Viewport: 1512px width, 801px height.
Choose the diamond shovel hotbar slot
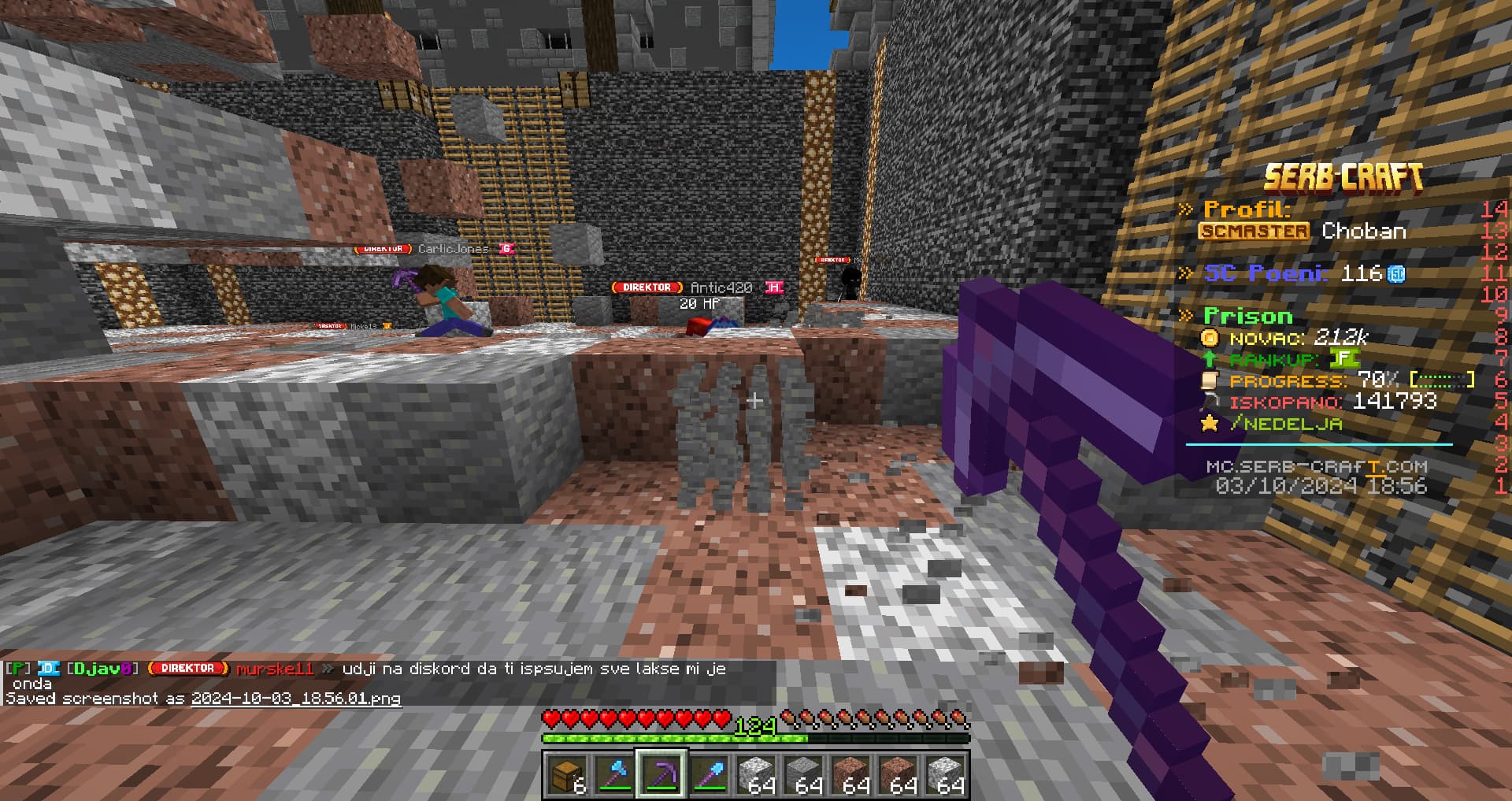pos(709,775)
